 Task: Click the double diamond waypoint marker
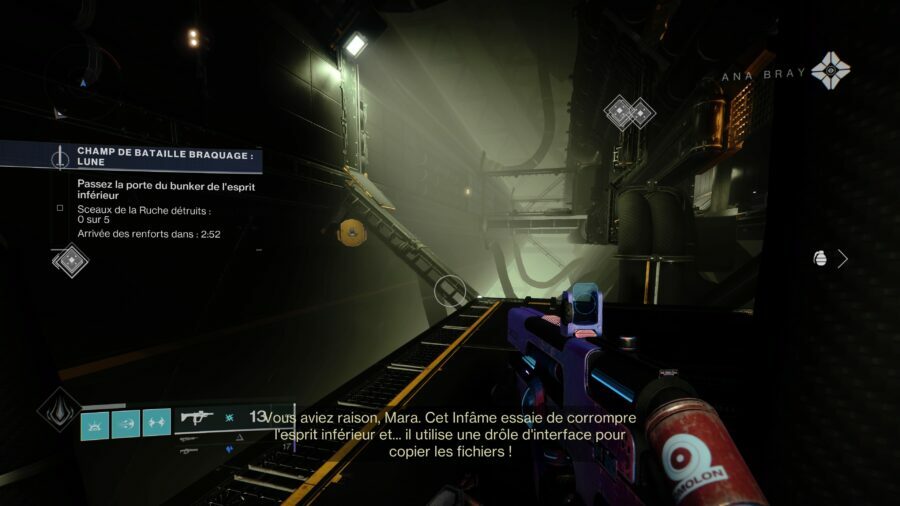pyautogui.click(x=629, y=112)
